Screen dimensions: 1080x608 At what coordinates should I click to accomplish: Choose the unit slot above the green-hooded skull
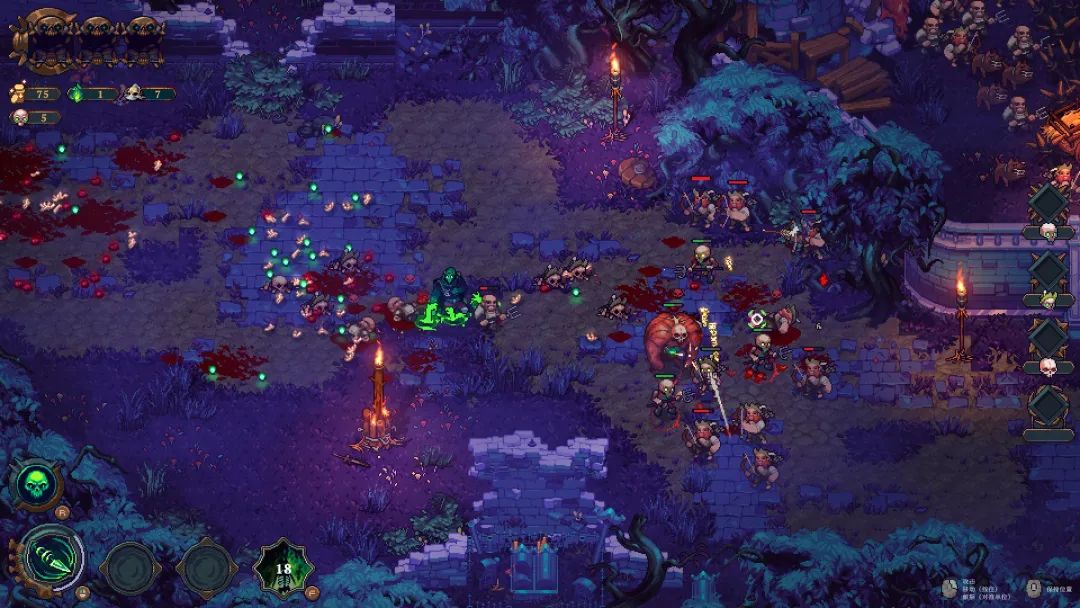click(x=1048, y=270)
